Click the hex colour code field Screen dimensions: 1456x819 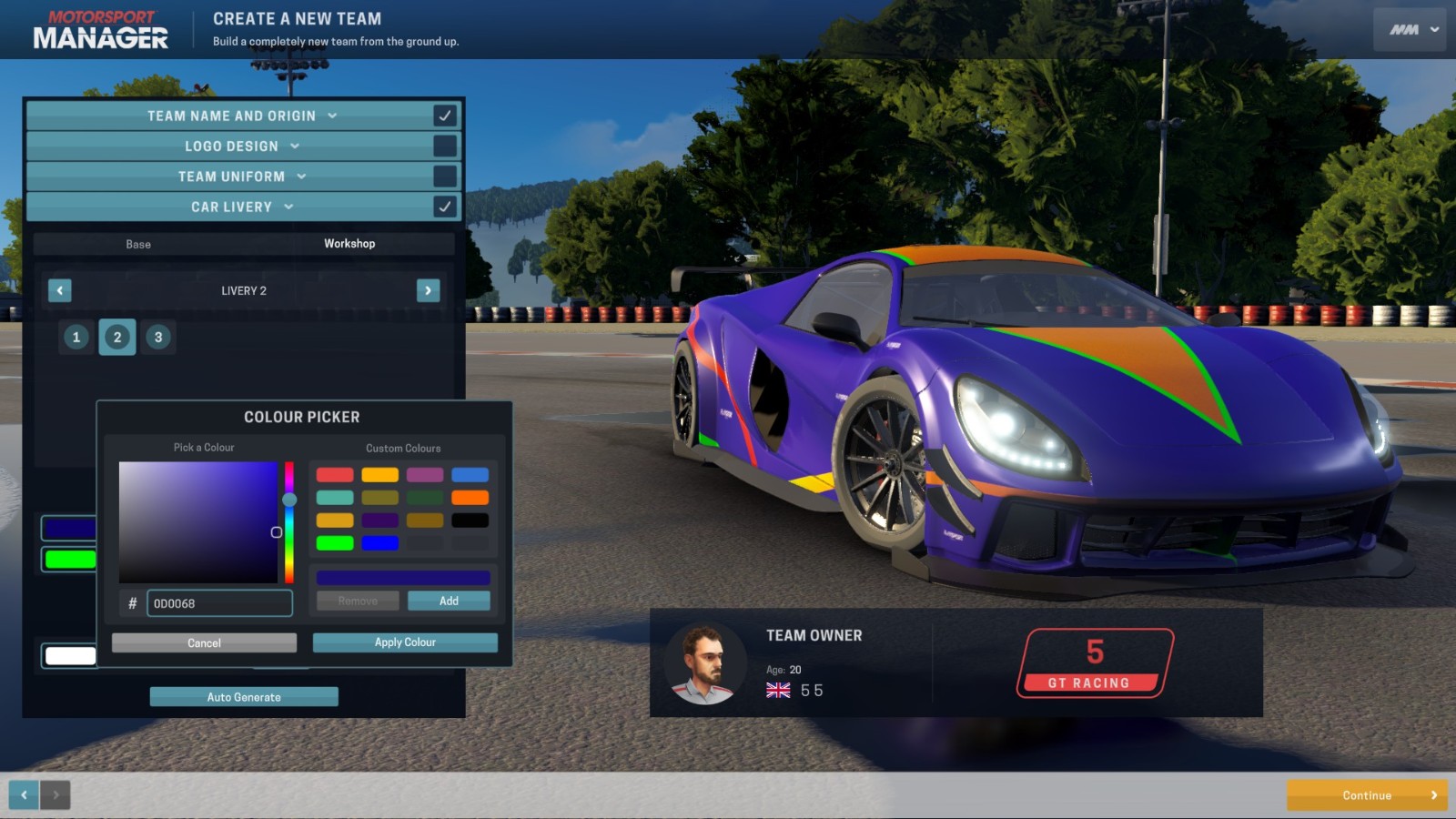[219, 603]
